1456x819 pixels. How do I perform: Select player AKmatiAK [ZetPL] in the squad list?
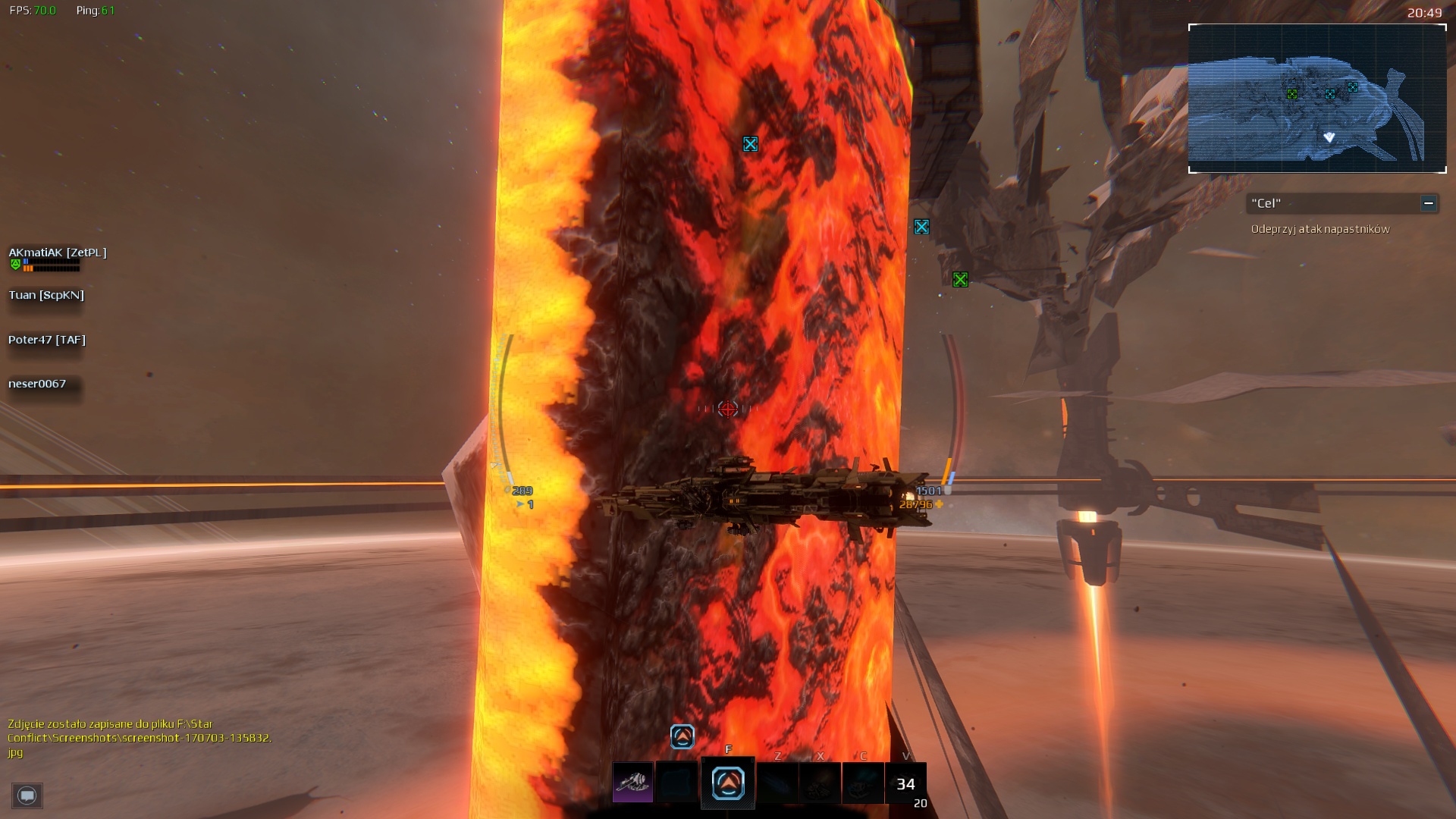tap(58, 254)
